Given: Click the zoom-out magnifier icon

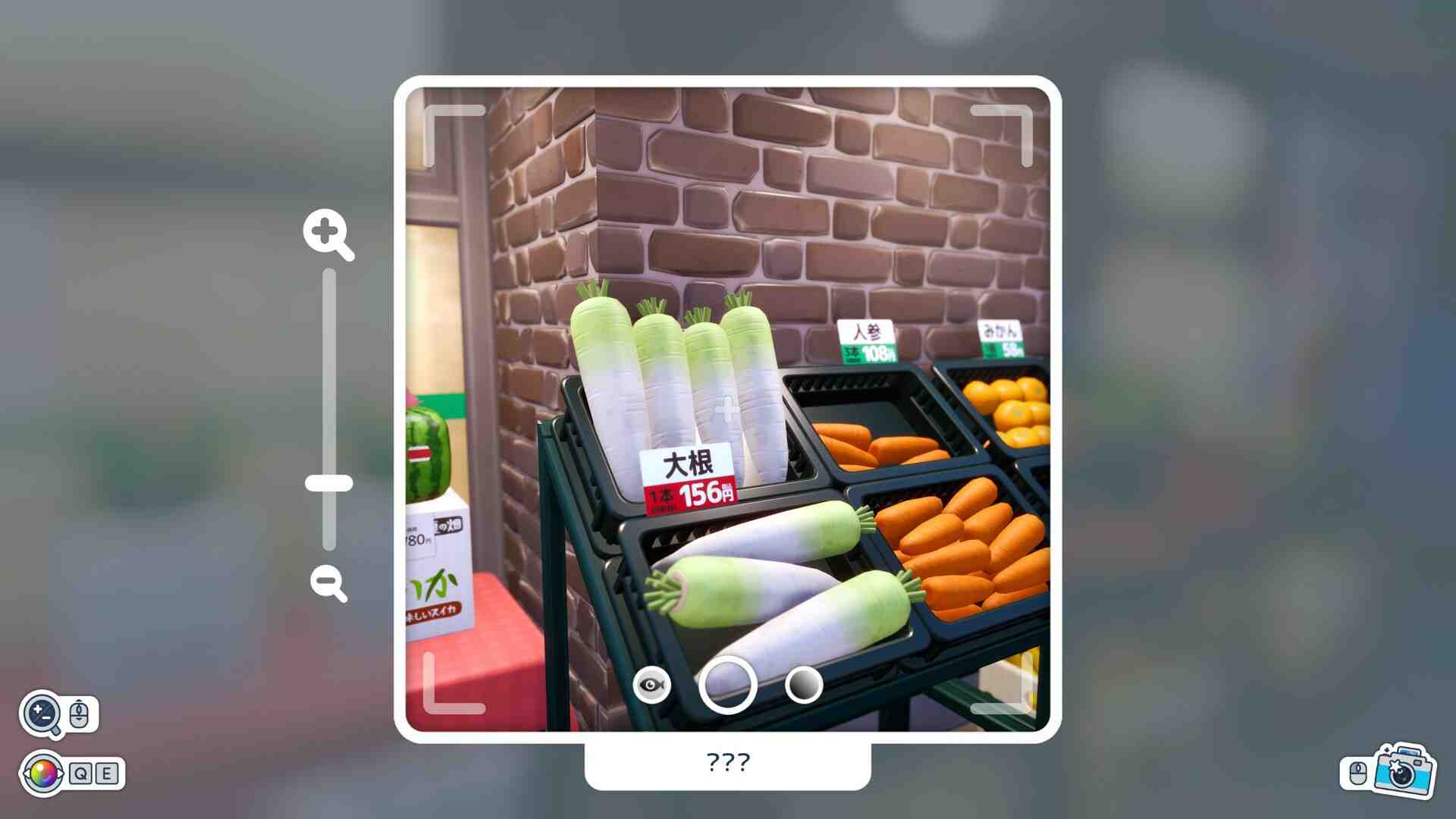Looking at the screenshot, I should coord(328,582).
